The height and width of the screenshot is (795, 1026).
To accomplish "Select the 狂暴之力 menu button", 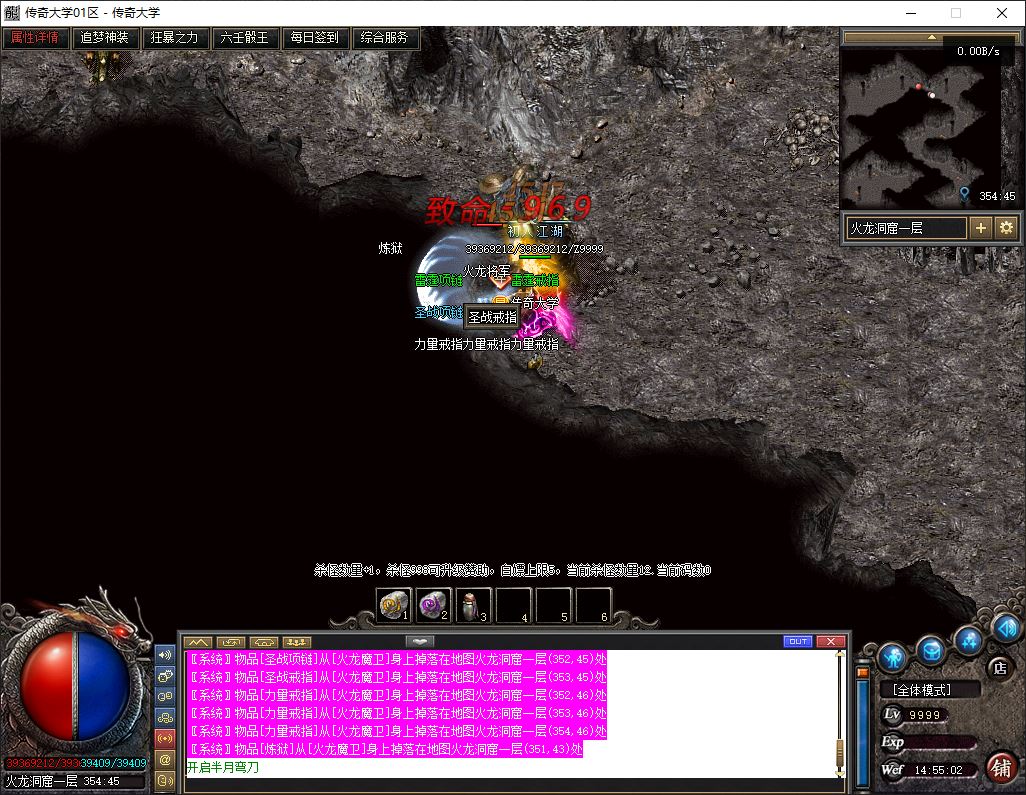I will pyautogui.click(x=175, y=38).
